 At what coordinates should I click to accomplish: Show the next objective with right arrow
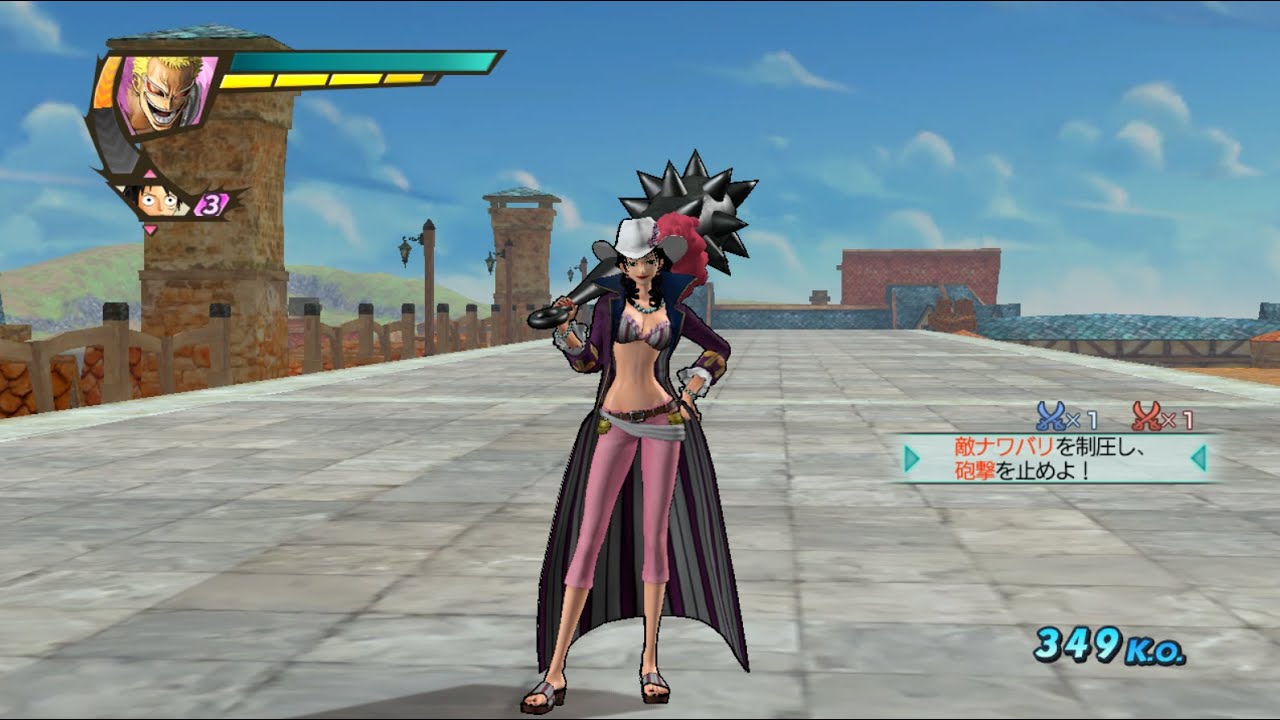coord(1199,458)
